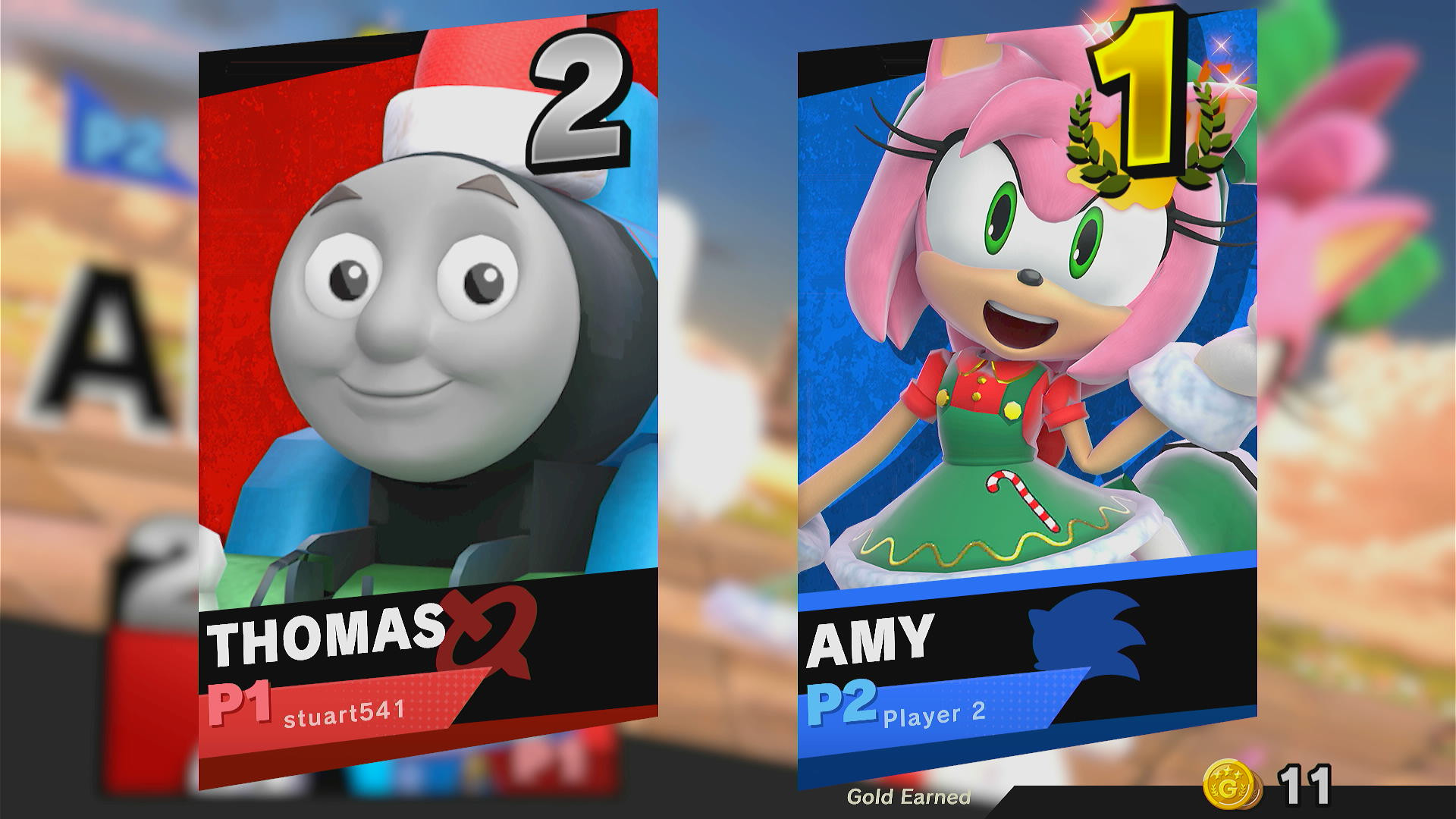This screenshot has height=819, width=1456.
Task: Toggle Amy's result card selection
Action: click(1024, 341)
